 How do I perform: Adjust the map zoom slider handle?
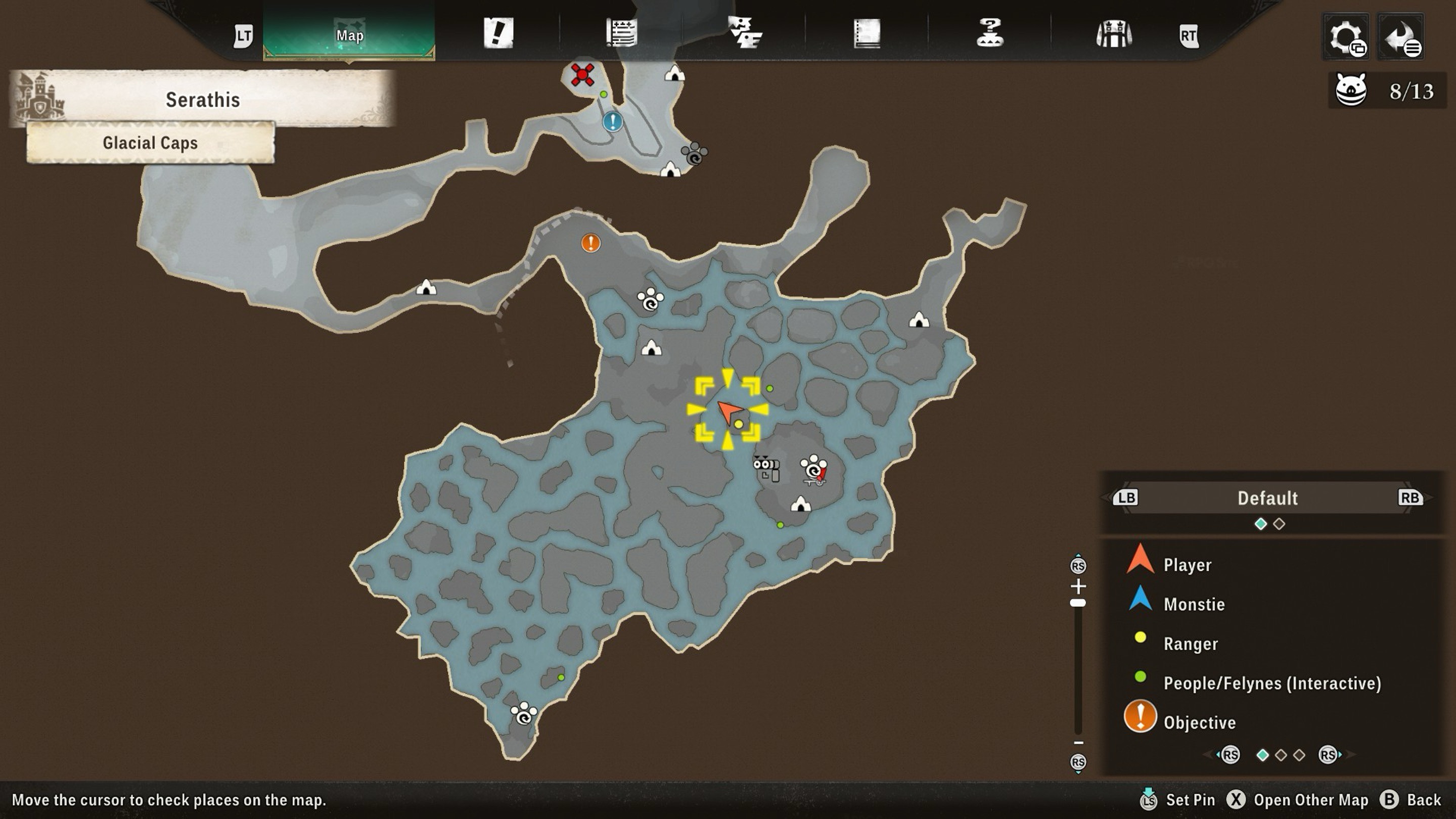tap(1078, 603)
